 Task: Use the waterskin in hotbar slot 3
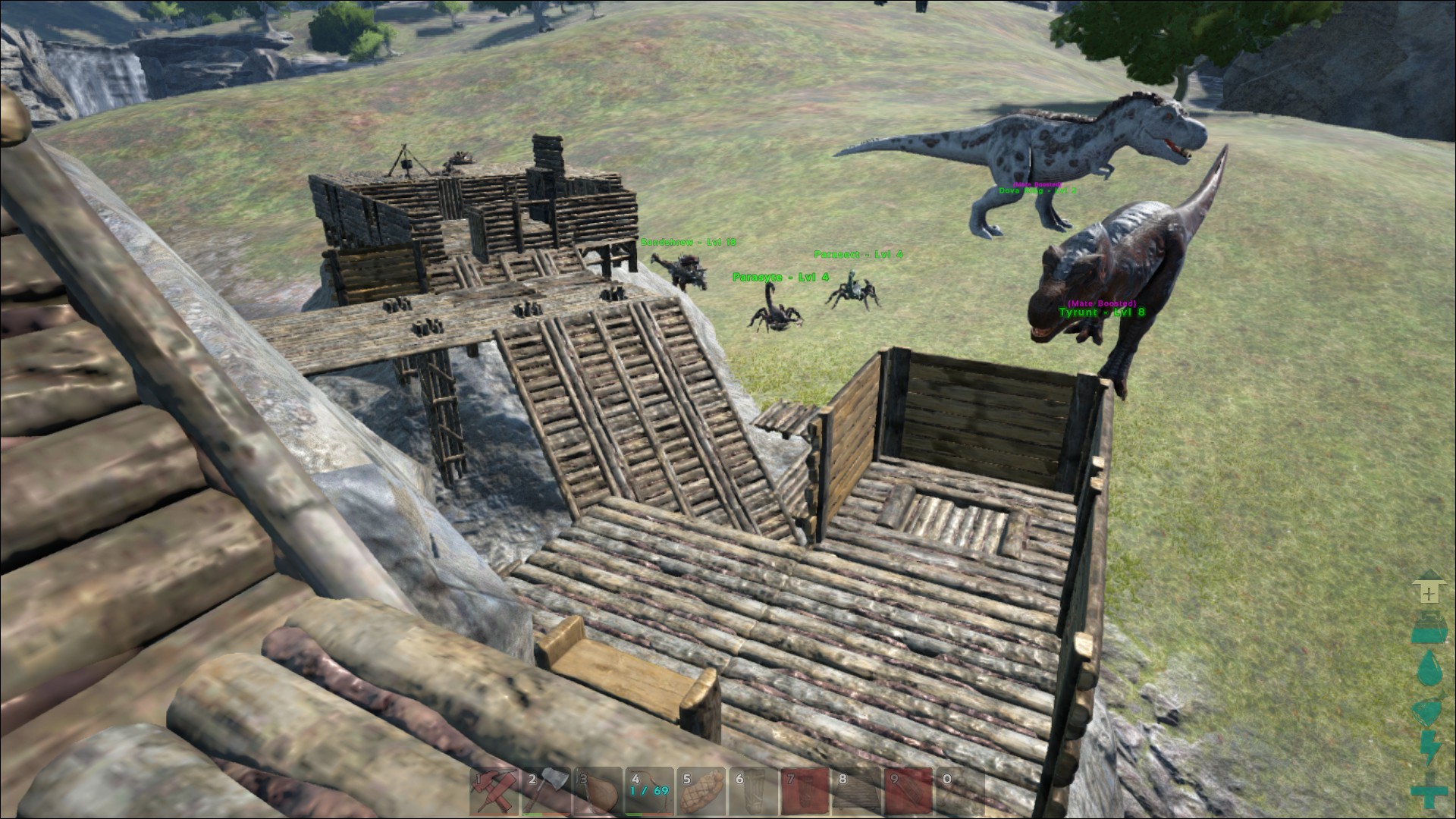pyautogui.click(x=598, y=792)
